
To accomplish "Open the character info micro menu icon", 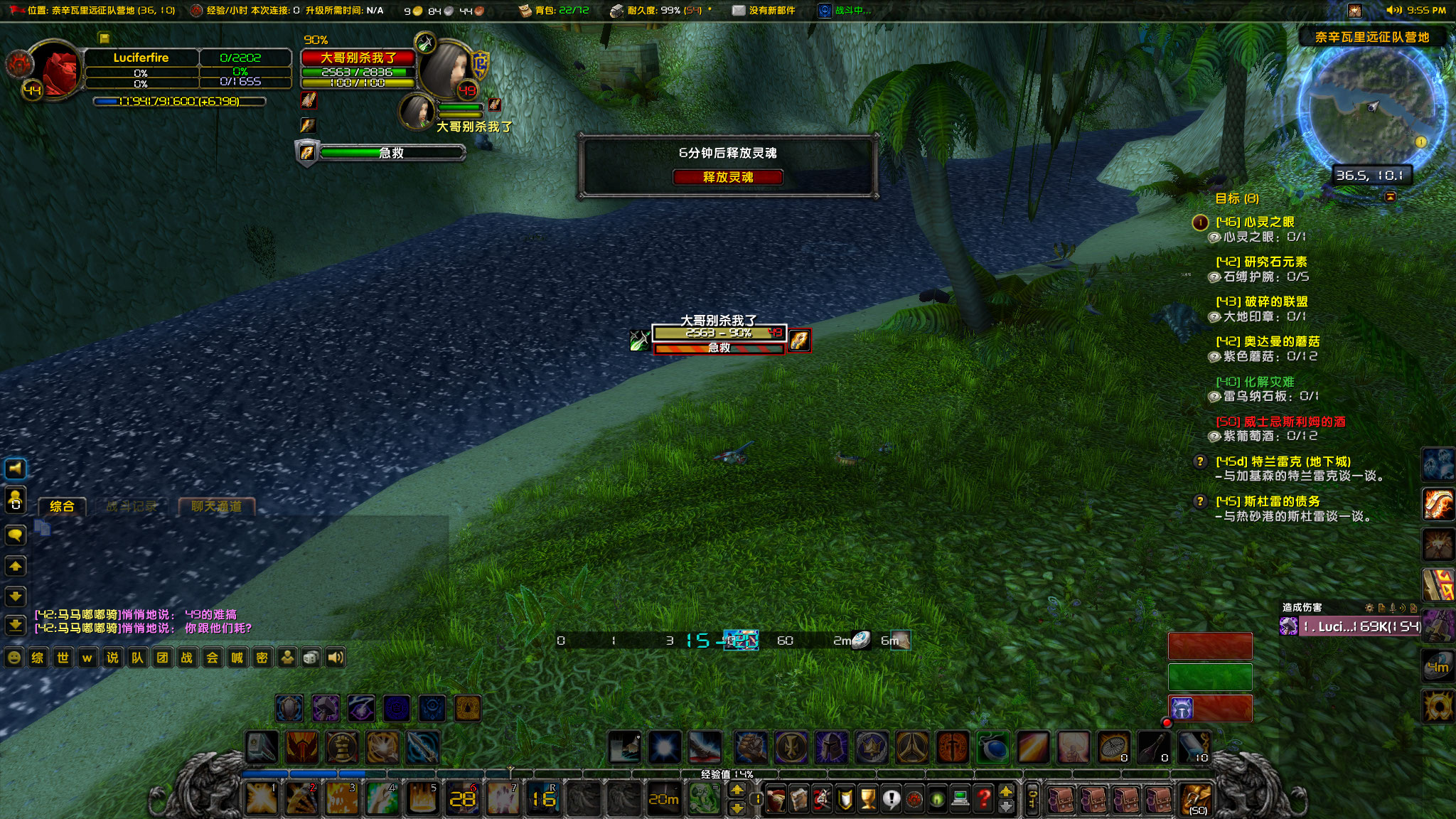I will [777, 798].
